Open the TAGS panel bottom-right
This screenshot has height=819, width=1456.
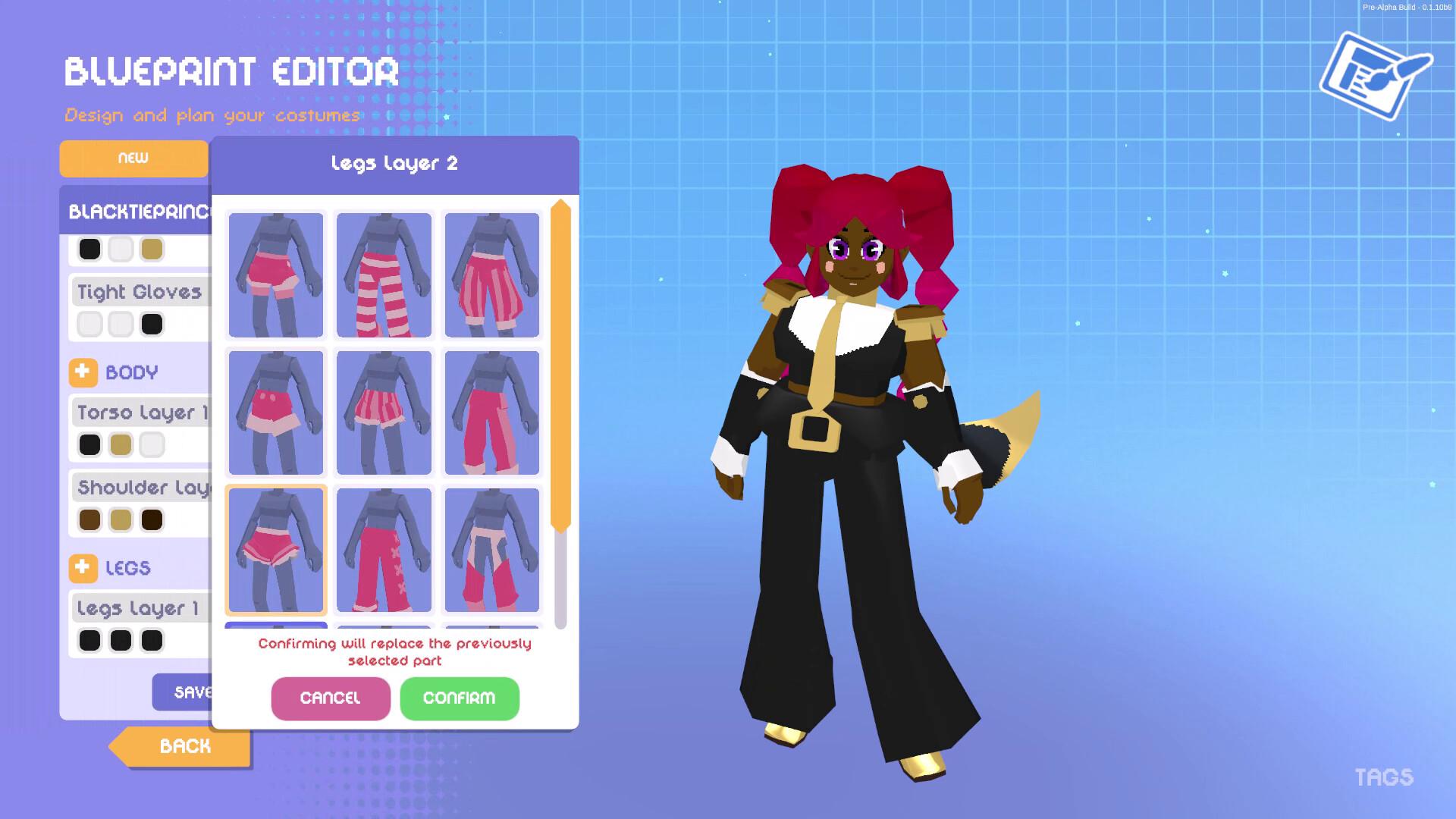click(1385, 777)
